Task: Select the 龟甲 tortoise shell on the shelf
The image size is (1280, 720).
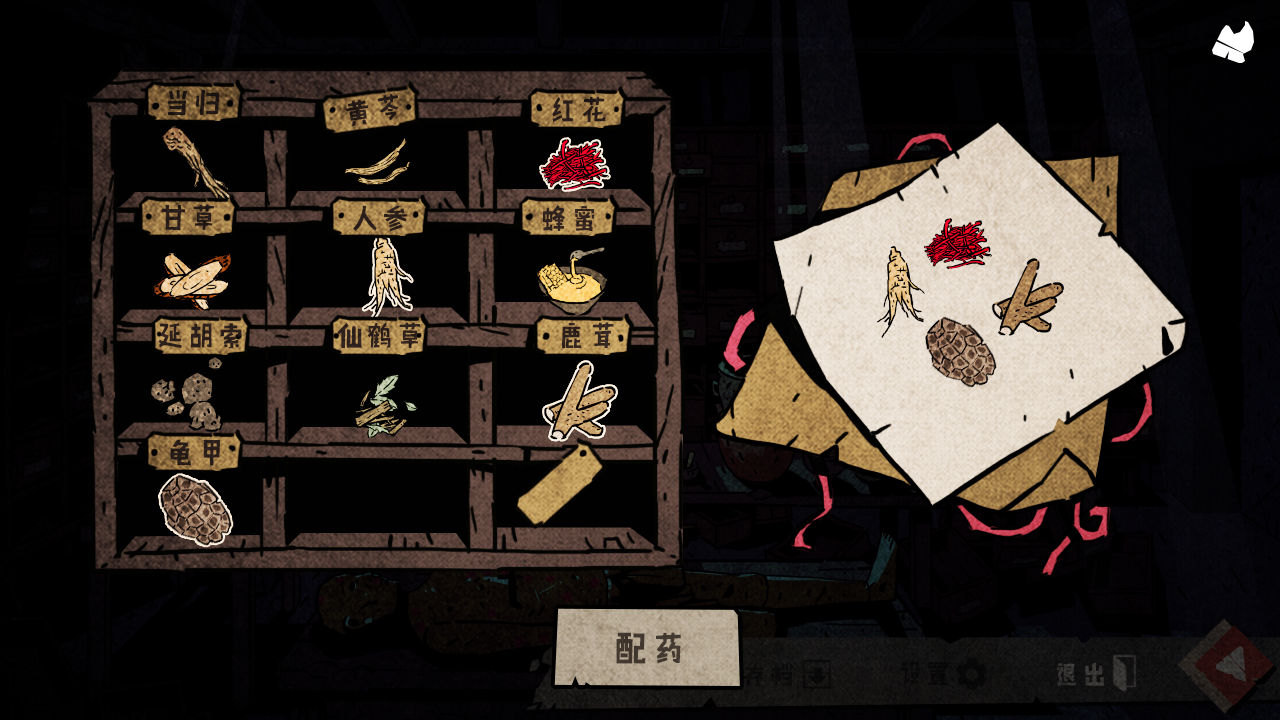Action: (195, 509)
